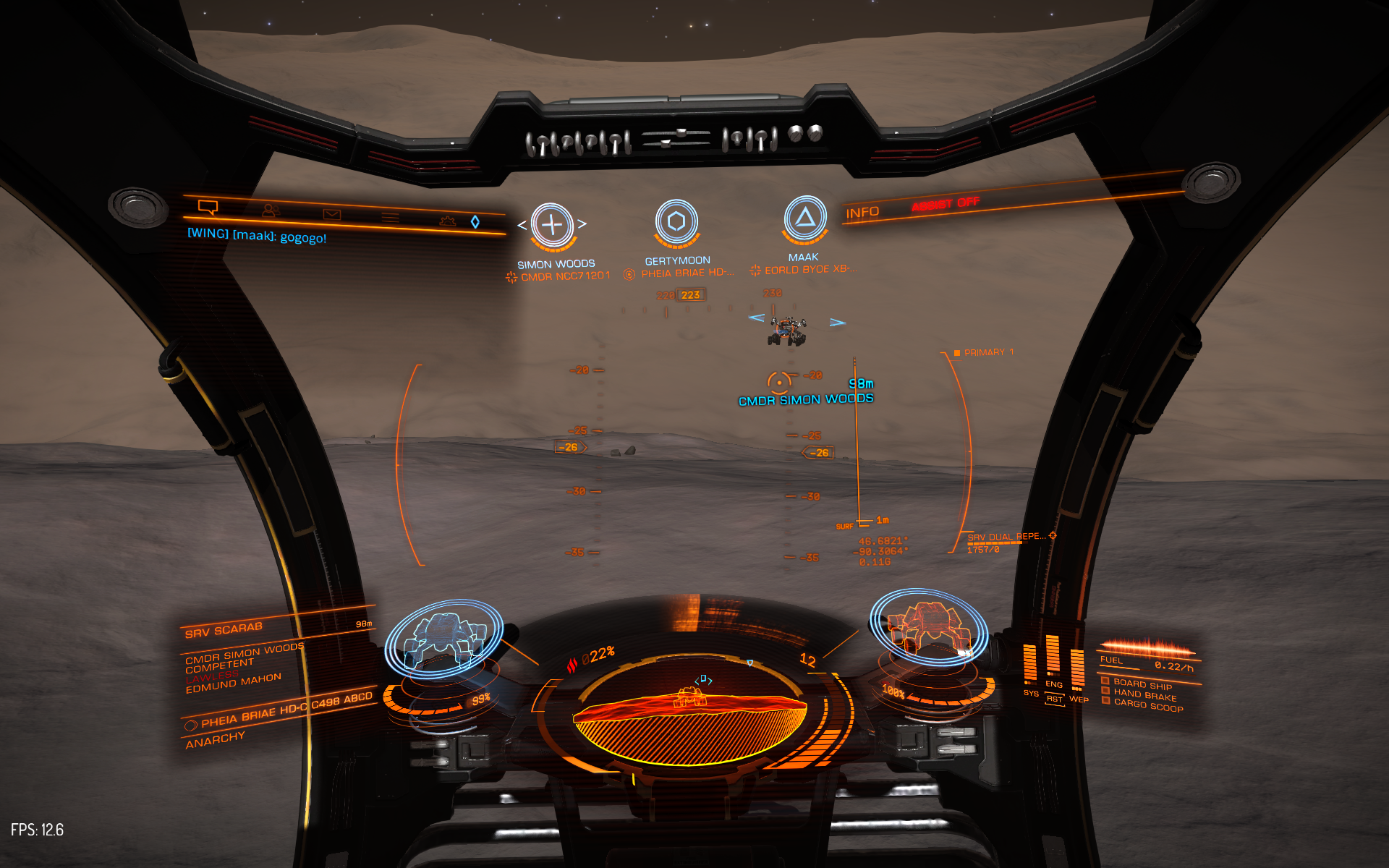Open the gear comms settings tab
This screenshot has width=1389, height=868.
[x=448, y=221]
